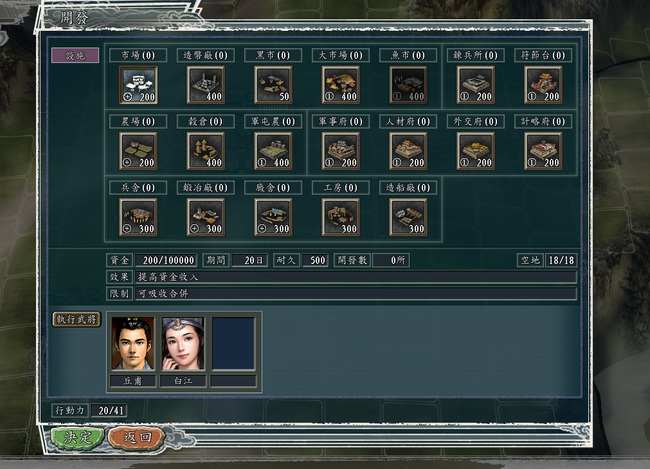
Task: Pick the 兵舍 barracks building
Action: coord(138,216)
